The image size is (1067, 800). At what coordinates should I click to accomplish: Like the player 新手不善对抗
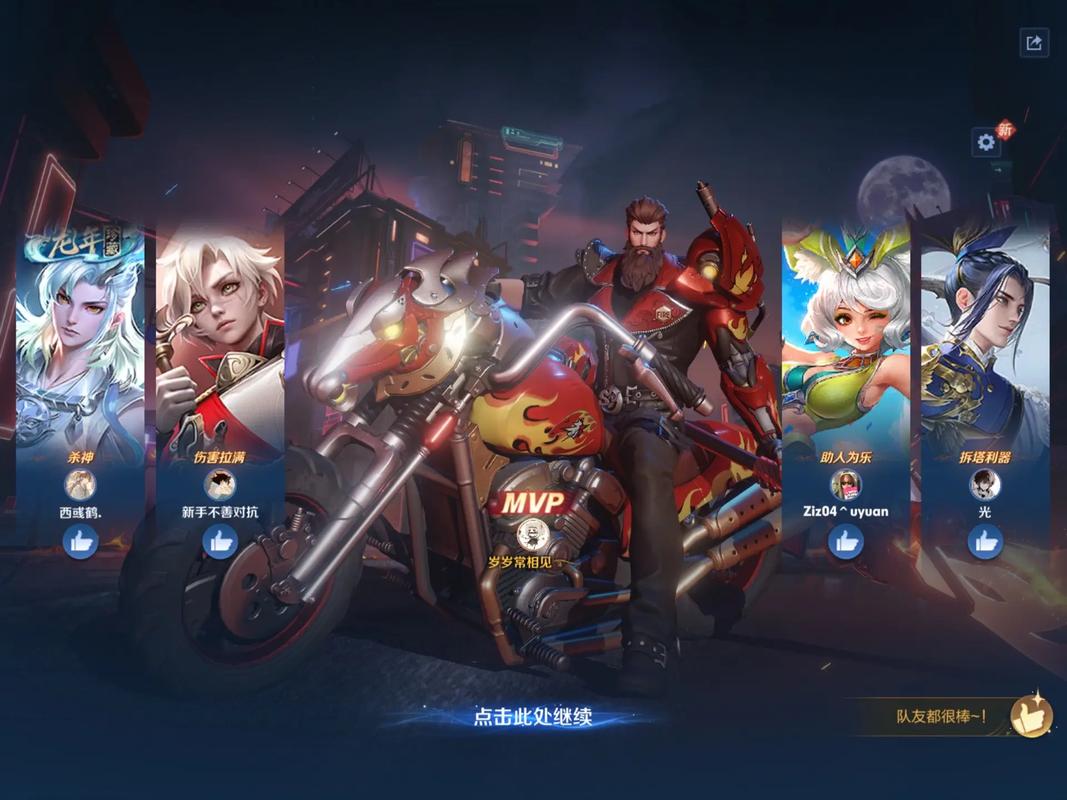pos(220,541)
